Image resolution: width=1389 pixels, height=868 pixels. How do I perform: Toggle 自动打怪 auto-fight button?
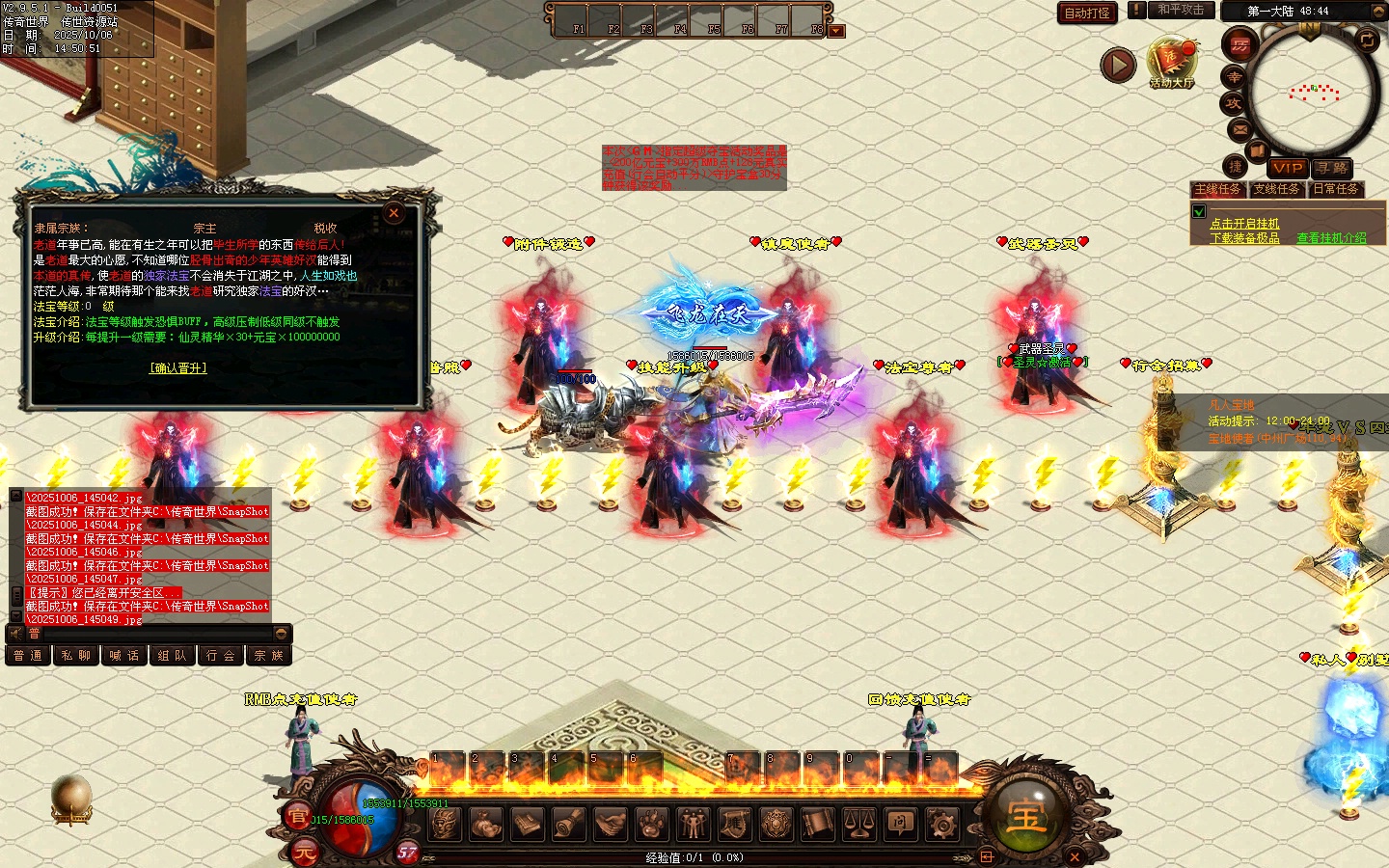coord(1087,13)
